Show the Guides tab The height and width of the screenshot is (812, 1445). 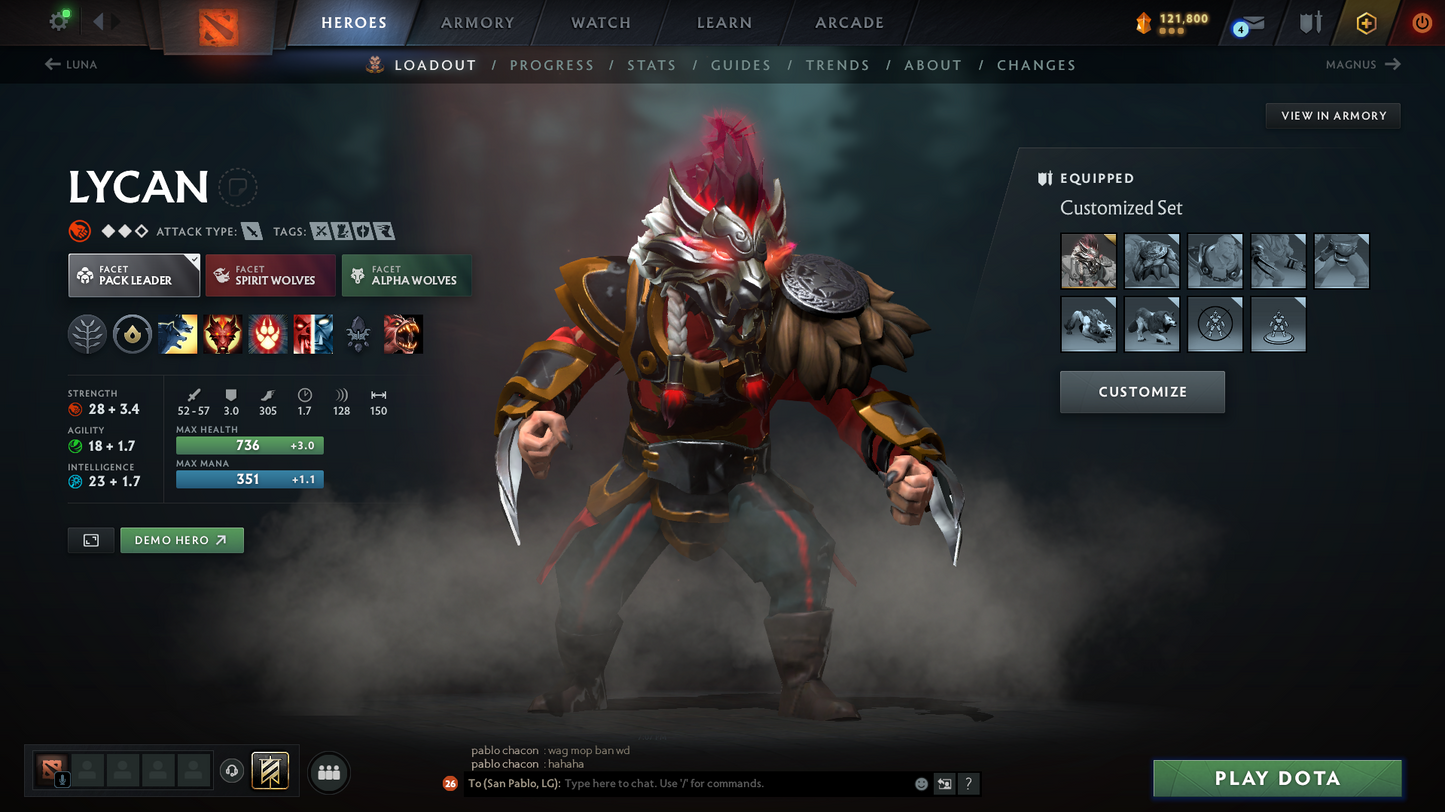coord(740,65)
